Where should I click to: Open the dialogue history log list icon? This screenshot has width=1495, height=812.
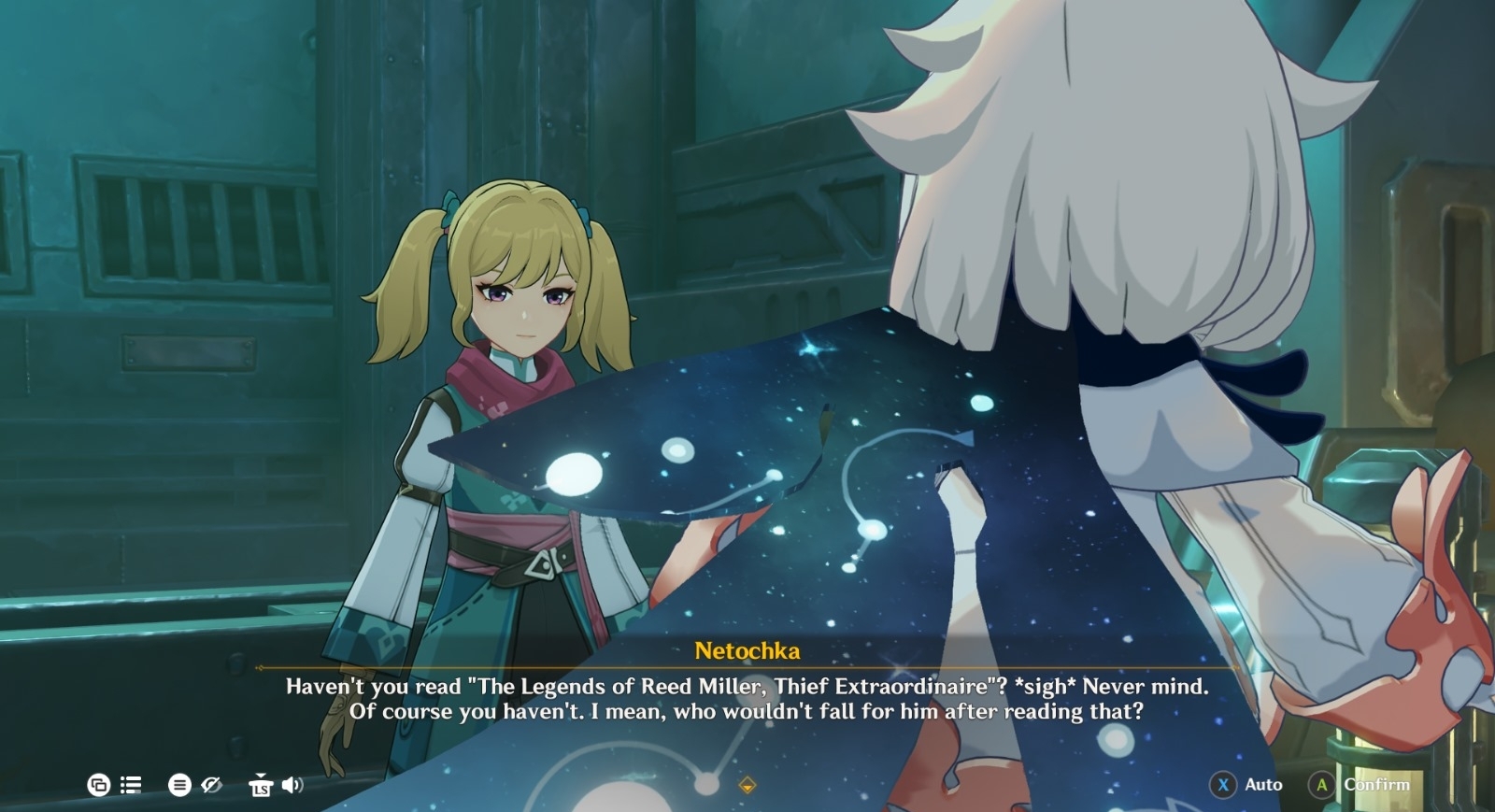[131, 785]
